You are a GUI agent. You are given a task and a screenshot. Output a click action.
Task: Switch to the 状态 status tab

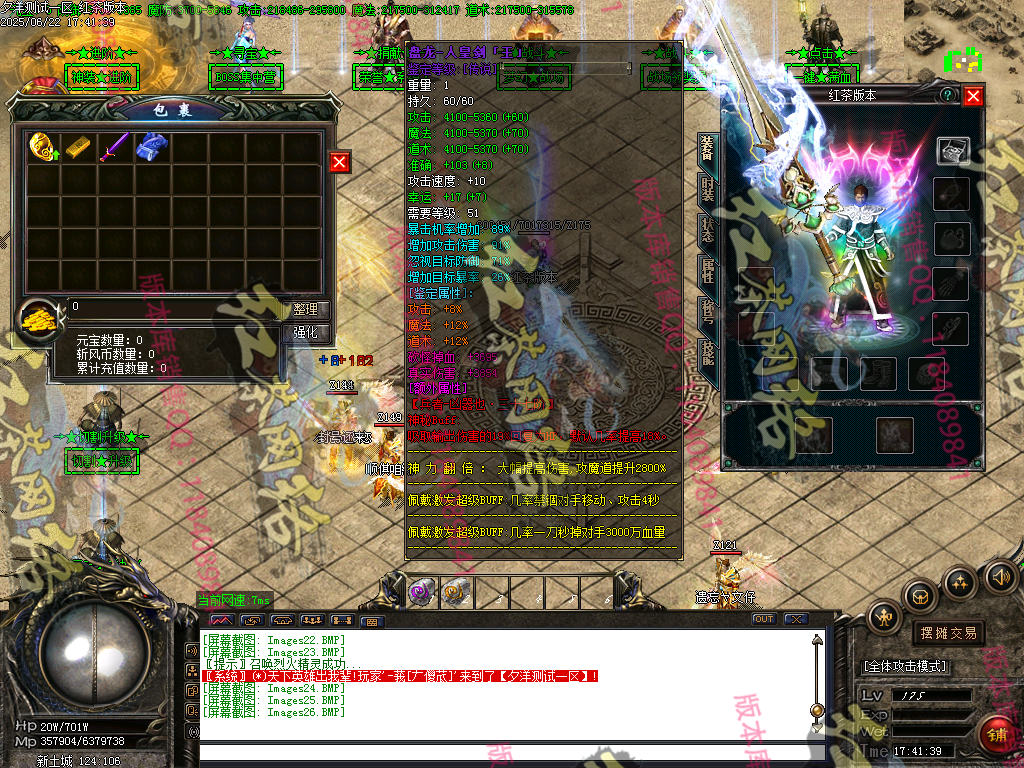[x=707, y=228]
